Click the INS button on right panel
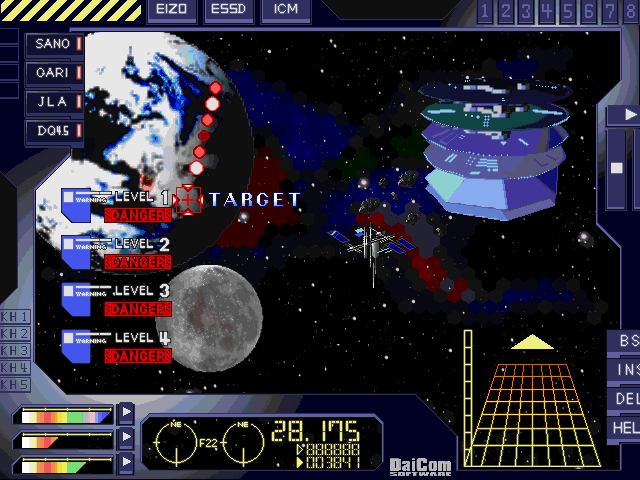 [626, 370]
